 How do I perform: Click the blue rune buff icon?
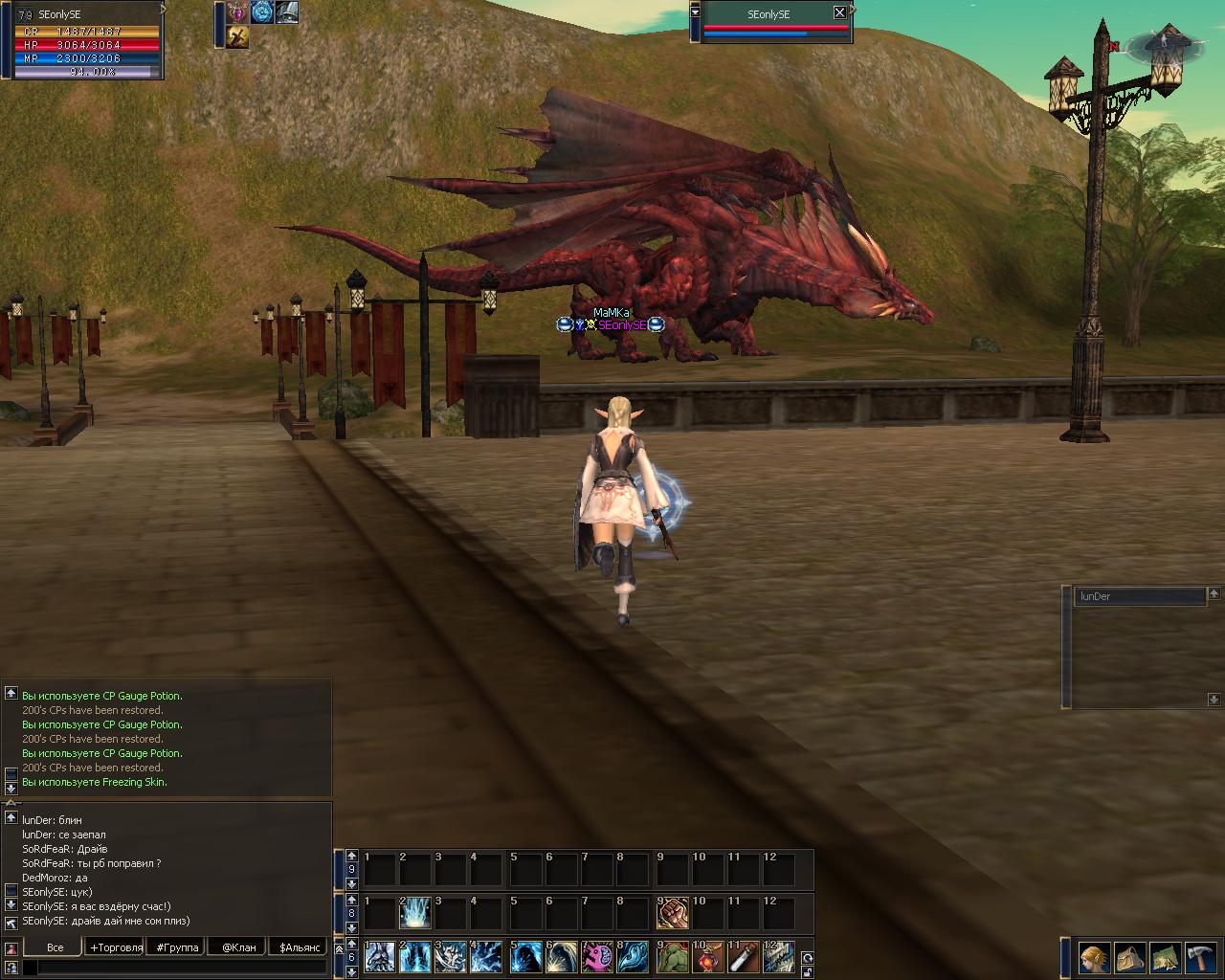tap(261, 11)
